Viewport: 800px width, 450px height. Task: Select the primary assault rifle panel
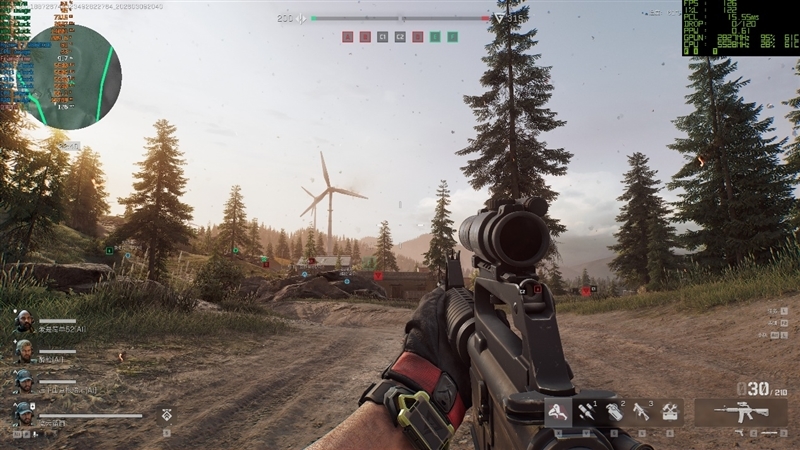coord(740,411)
